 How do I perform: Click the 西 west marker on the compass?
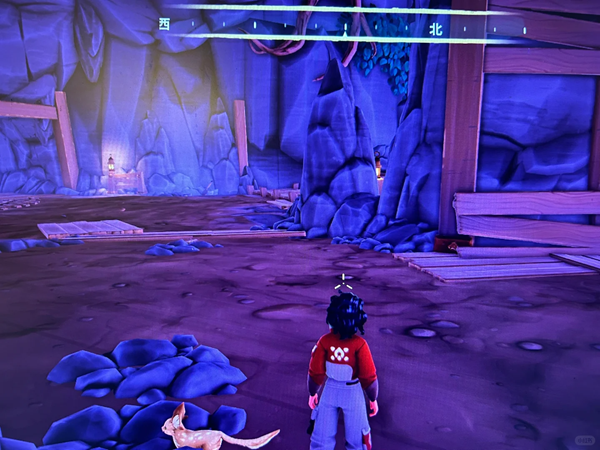(164, 23)
